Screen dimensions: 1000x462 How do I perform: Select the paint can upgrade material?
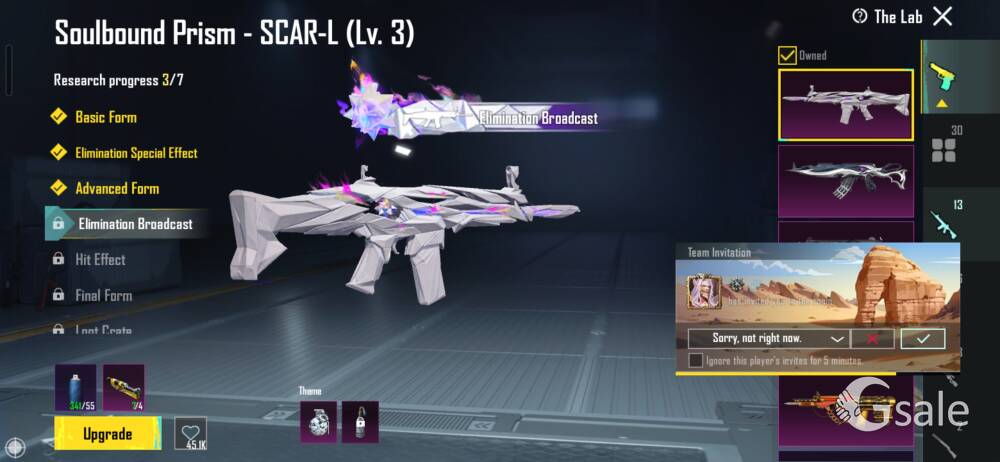75,388
